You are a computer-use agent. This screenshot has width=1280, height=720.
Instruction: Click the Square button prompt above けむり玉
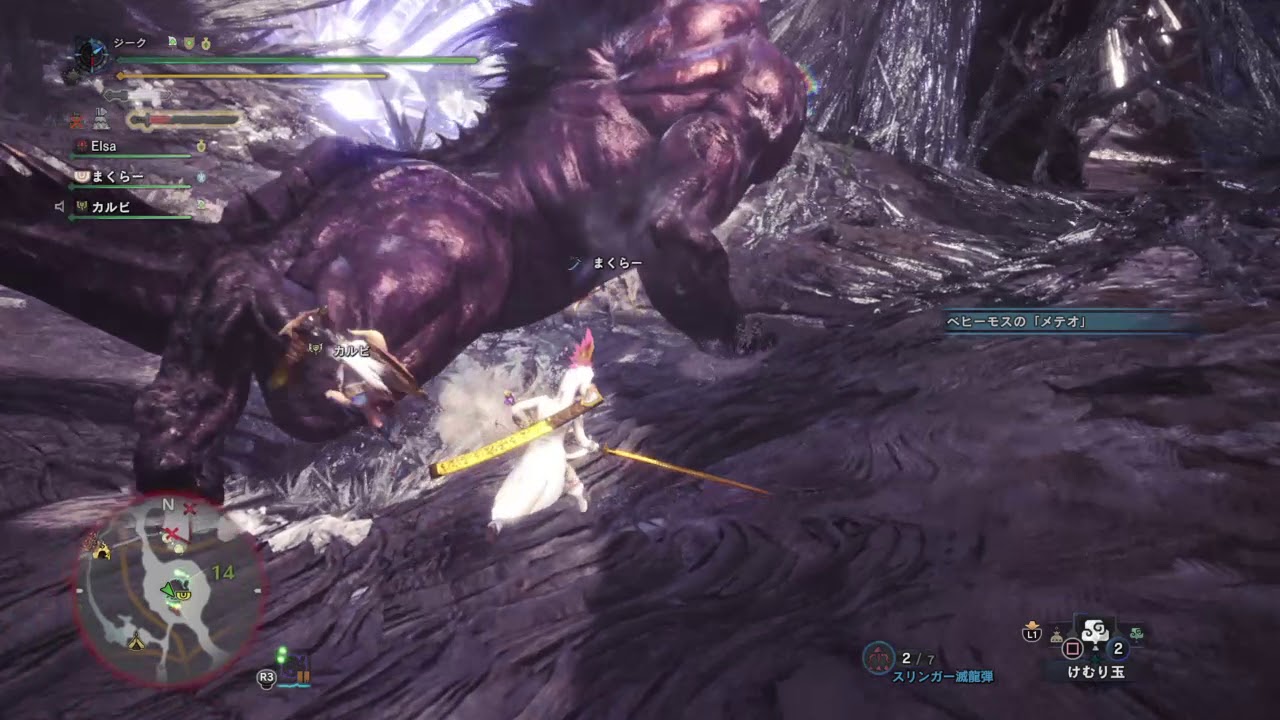click(1072, 647)
